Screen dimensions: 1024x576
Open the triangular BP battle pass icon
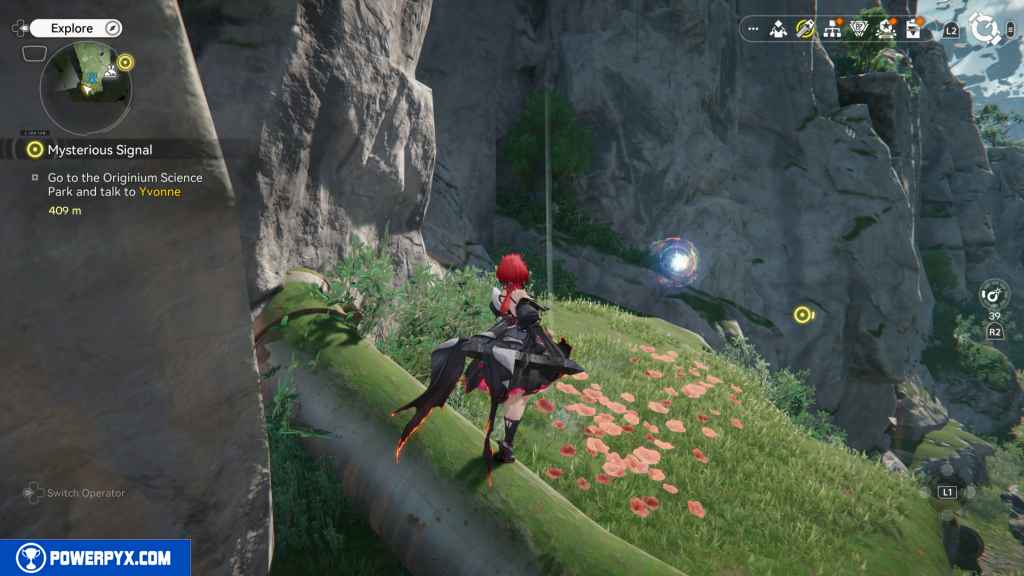click(859, 29)
